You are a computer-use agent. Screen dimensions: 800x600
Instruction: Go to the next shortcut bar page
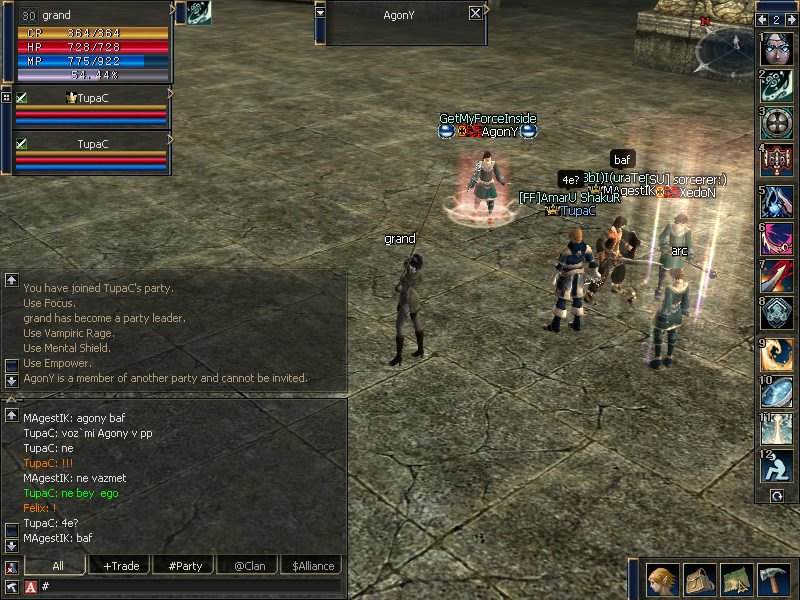point(790,19)
